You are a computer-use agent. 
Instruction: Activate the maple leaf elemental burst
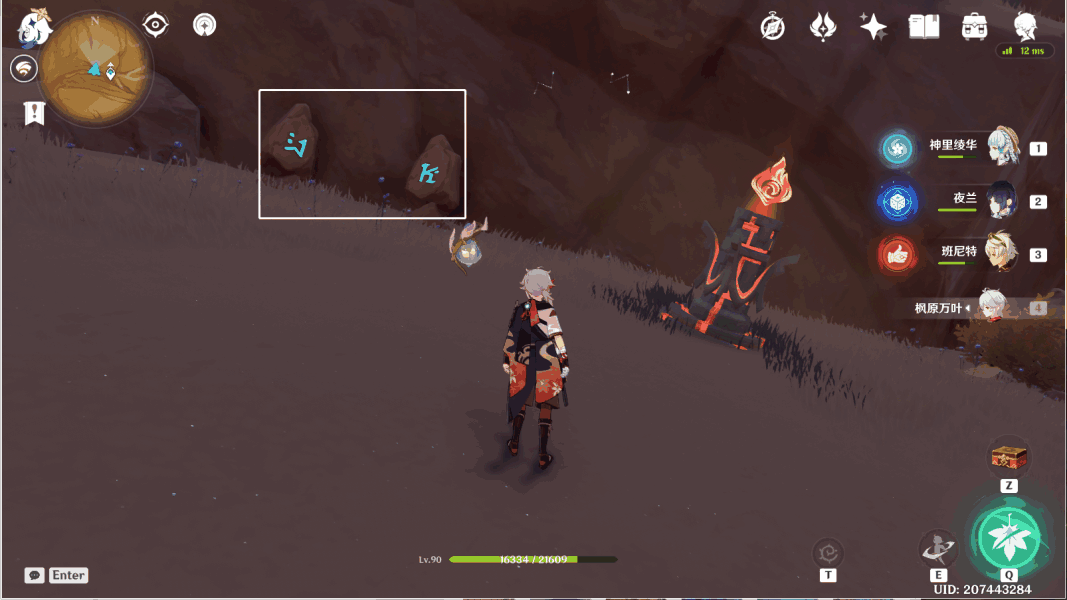tap(1008, 539)
